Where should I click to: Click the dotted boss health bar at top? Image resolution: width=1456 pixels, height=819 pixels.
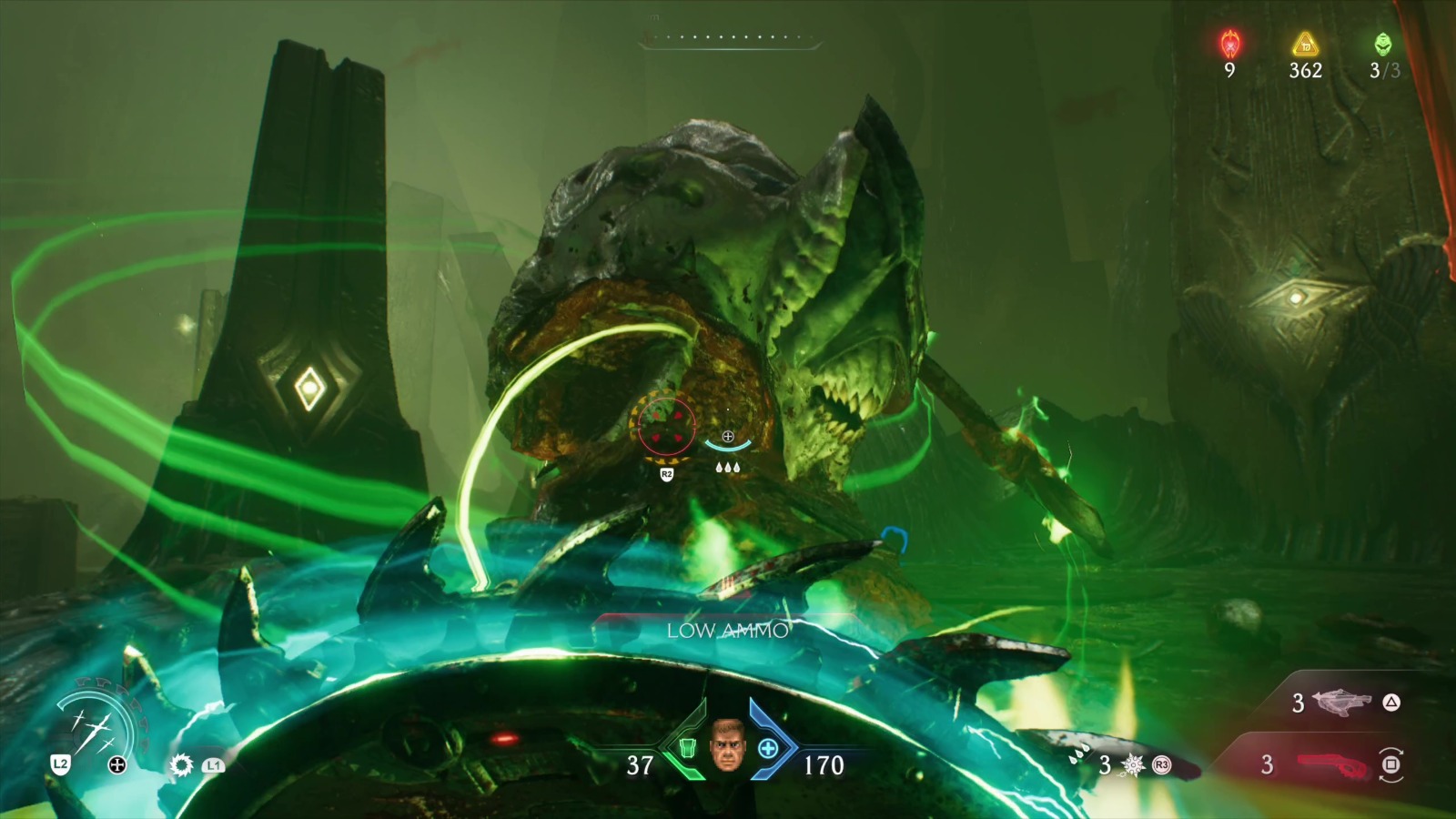coord(726,38)
